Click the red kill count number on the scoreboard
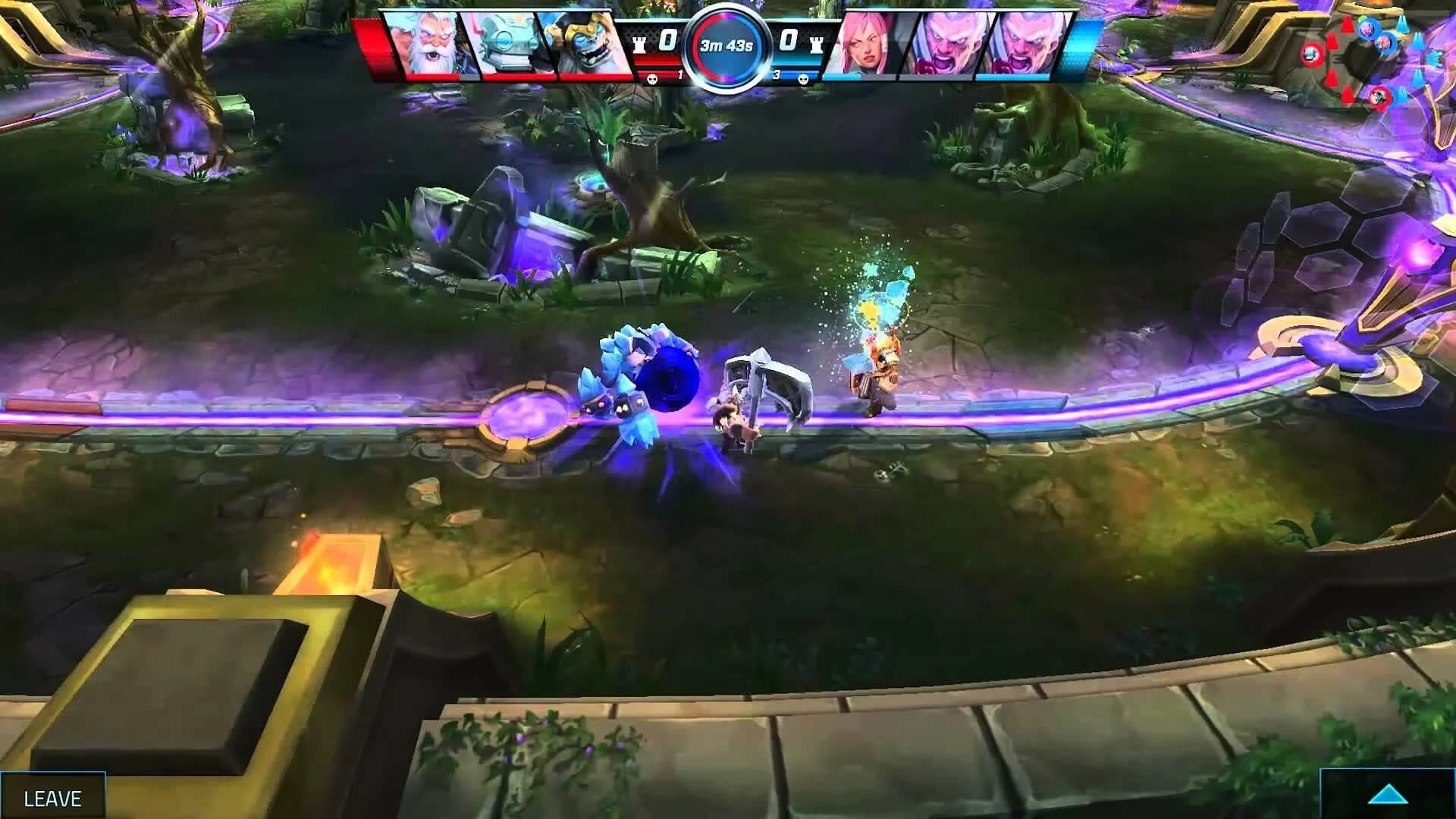 click(x=679, y=75)
